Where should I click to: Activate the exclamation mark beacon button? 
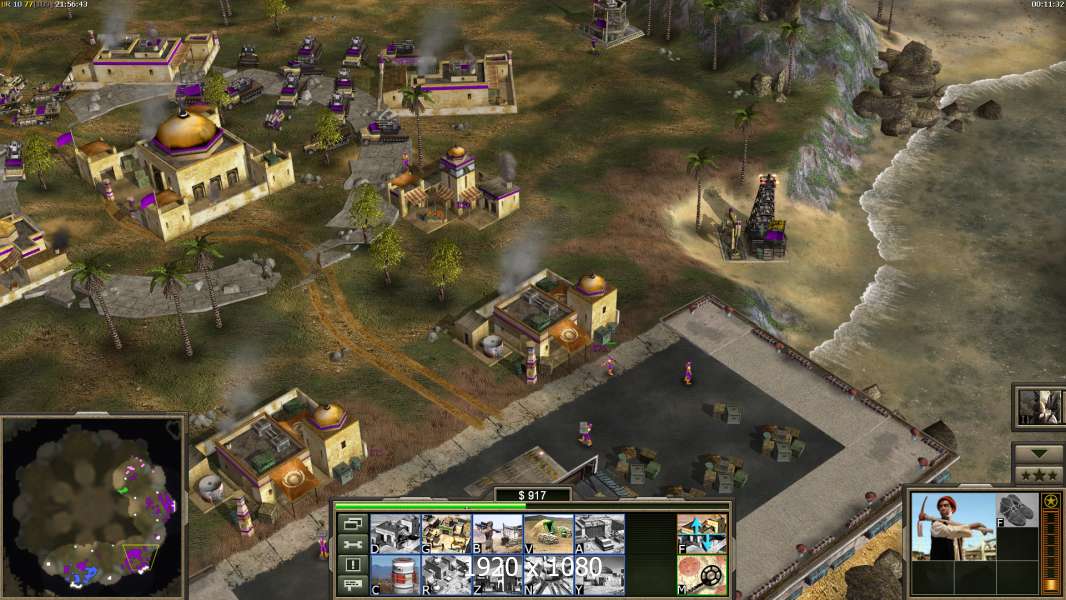[x=351, y=565]
